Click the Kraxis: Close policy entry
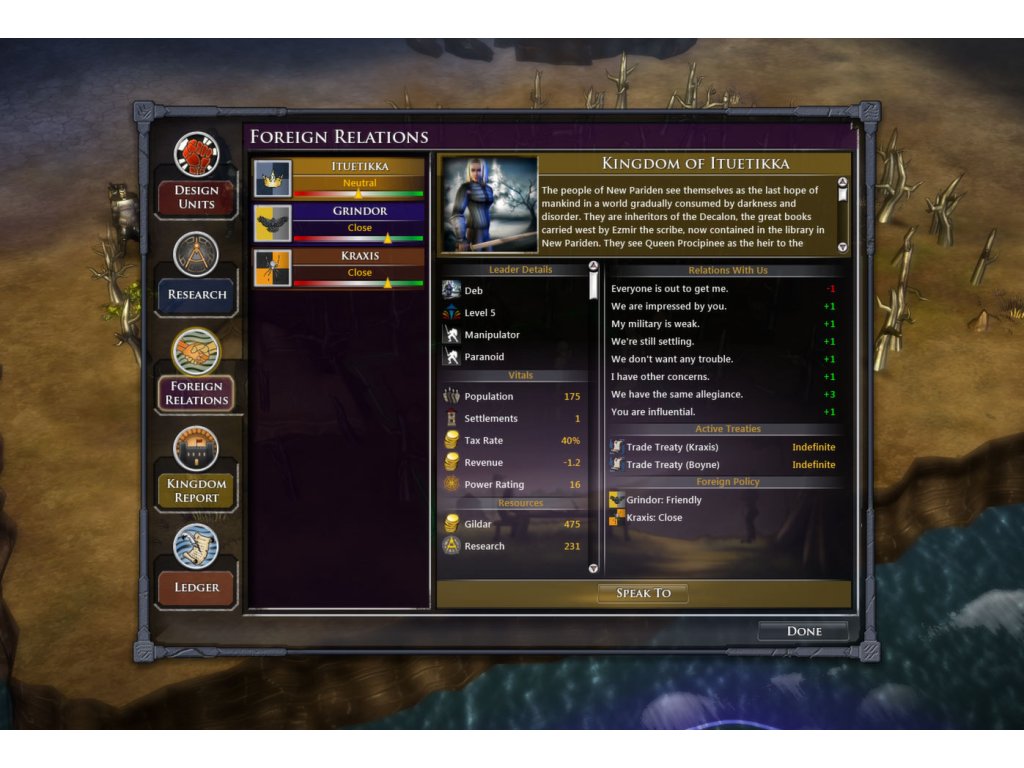 [x=654, y=518]
